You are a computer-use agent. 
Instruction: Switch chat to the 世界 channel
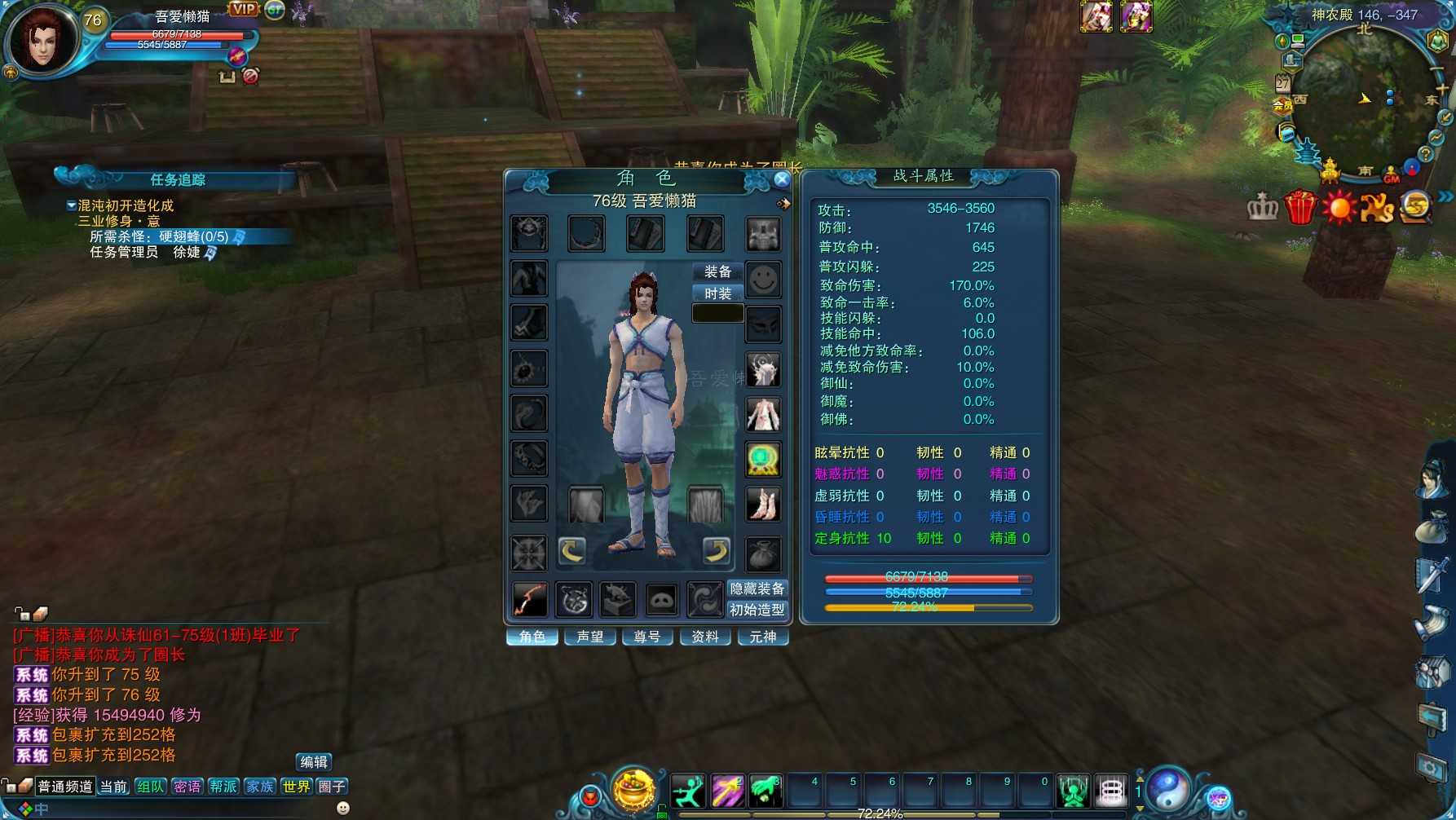pyautogui.click(x=296, y=787)
